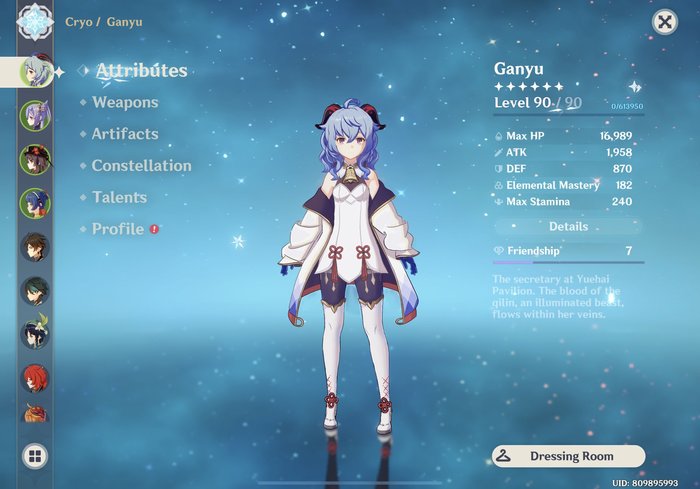Open the Dressing Room
Screen dimensions: 700x489
pyautogui.click(x=568, y=456)
